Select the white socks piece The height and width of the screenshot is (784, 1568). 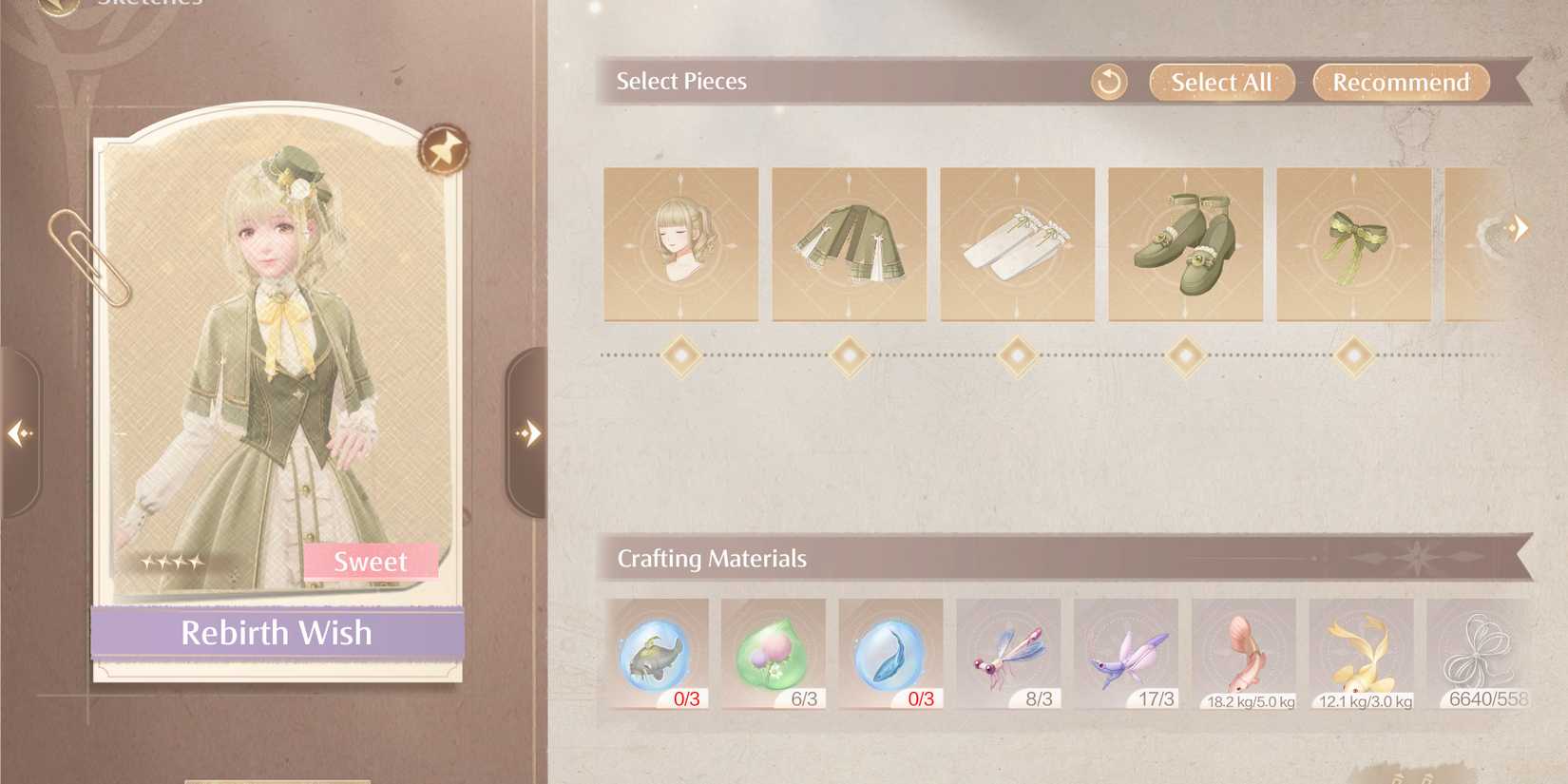[x=1018, y=243]
